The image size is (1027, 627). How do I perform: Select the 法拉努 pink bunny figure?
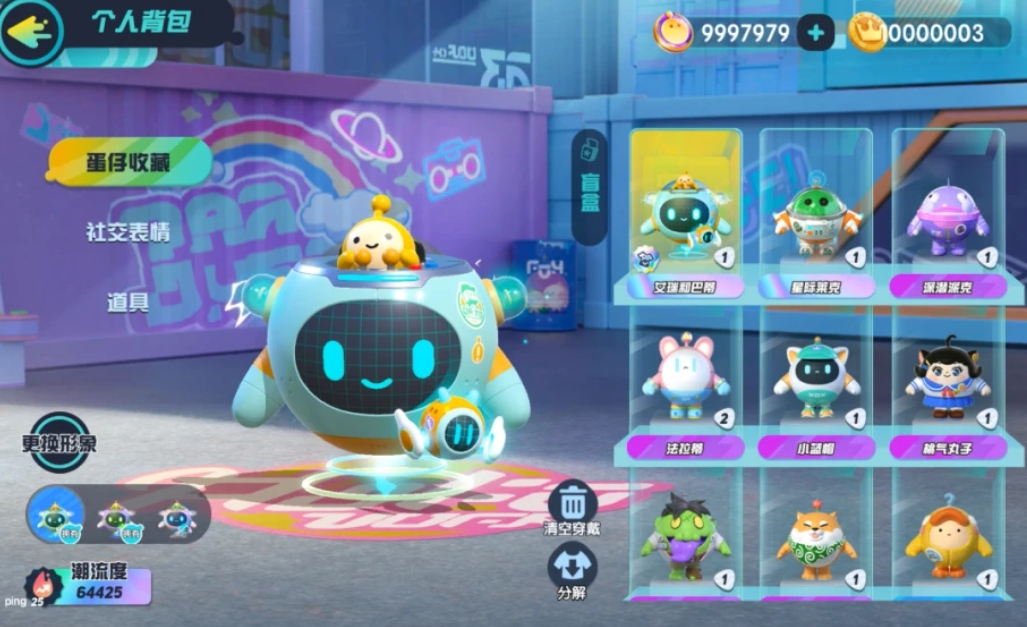[x=686, y=380]
